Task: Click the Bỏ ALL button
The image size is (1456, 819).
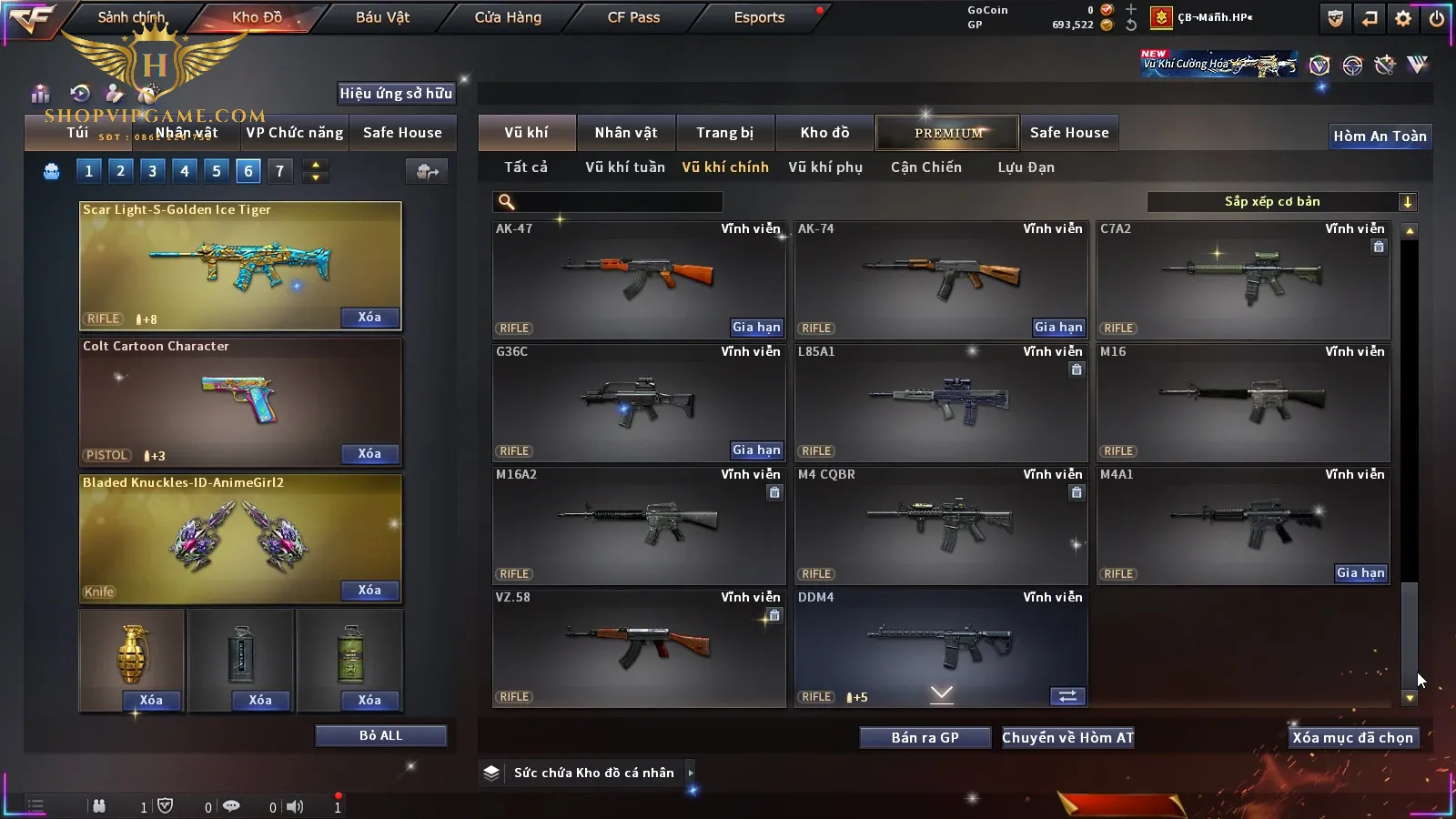Action: (x=380, y=736)
